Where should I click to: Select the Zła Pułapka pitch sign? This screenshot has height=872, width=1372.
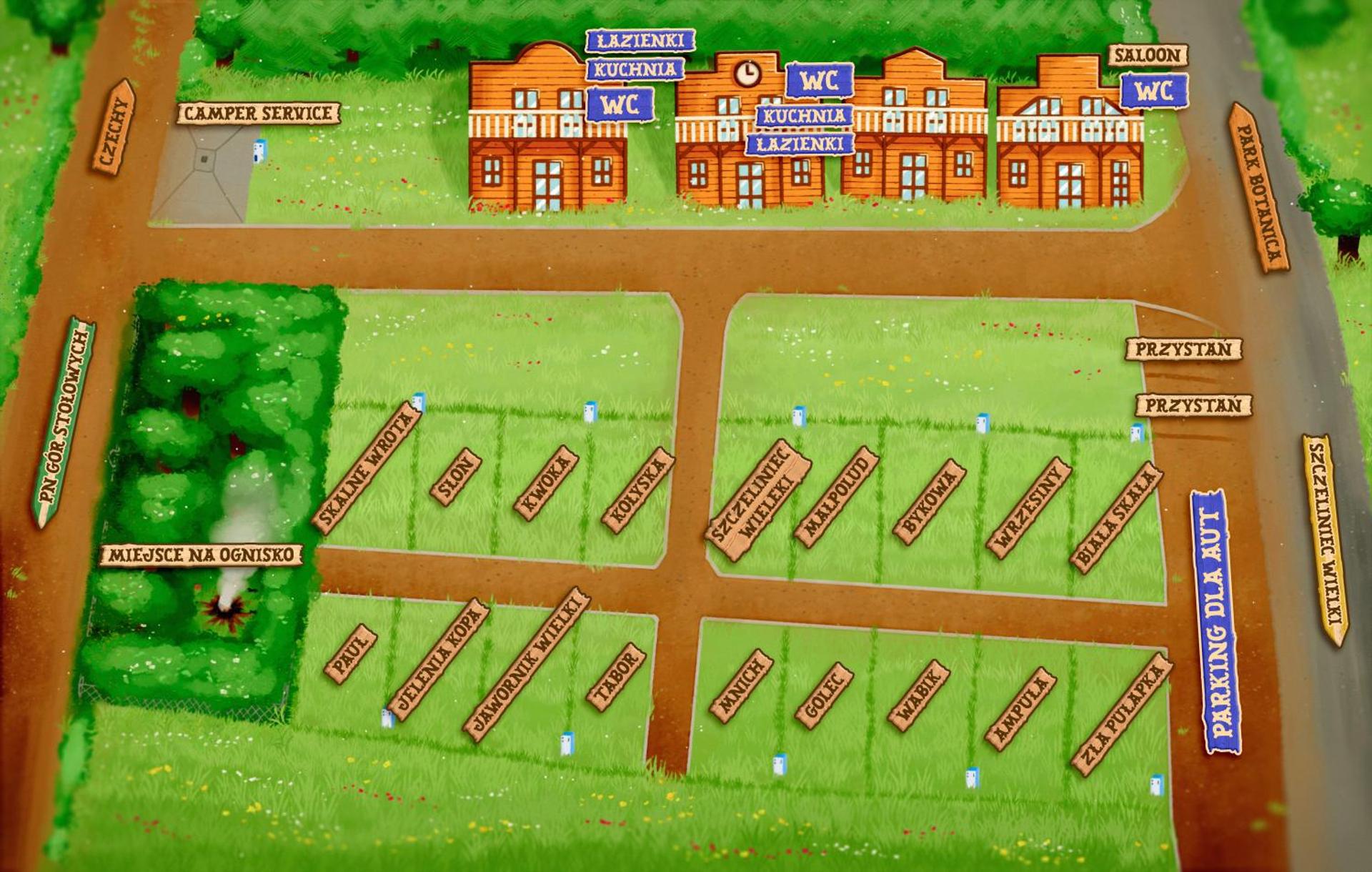tap(1121, 714)
